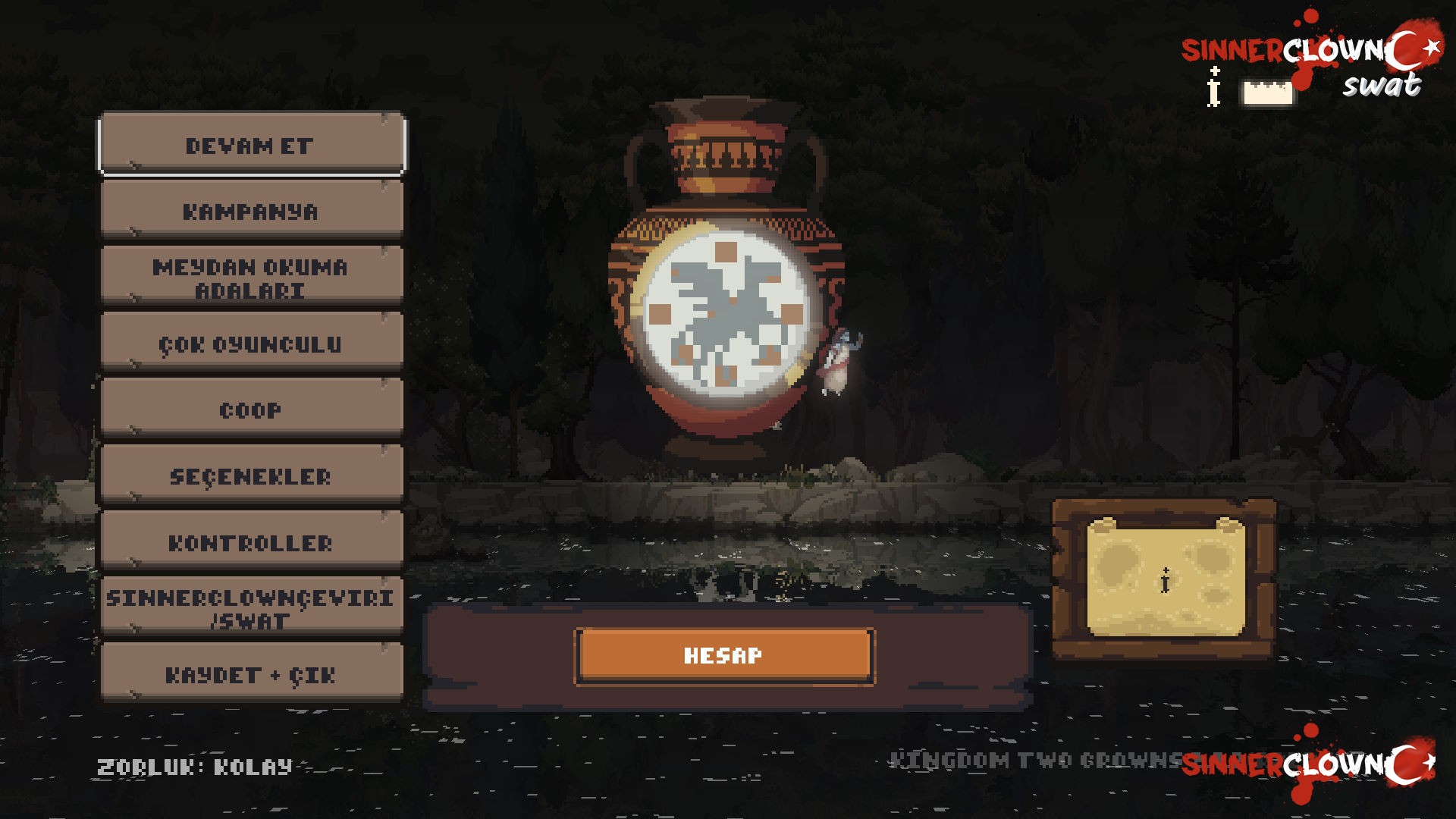
Task: Start a Coop session
Action: coord(251,409)
